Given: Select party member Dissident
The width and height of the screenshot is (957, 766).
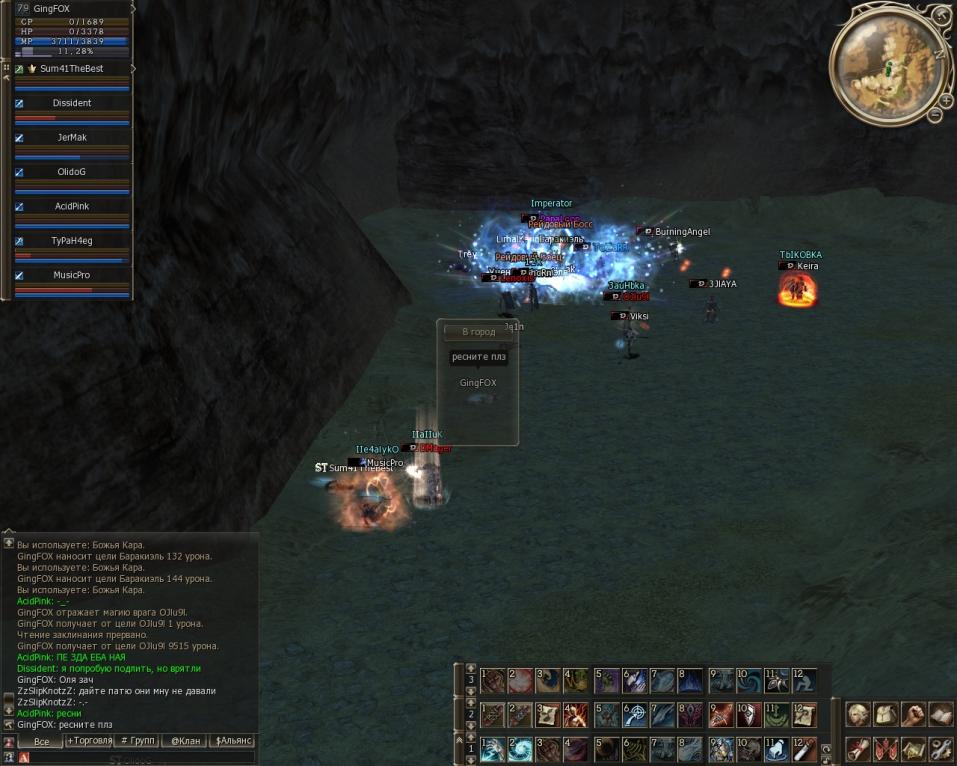Looking at the screenshot, I should coord(72,103).
